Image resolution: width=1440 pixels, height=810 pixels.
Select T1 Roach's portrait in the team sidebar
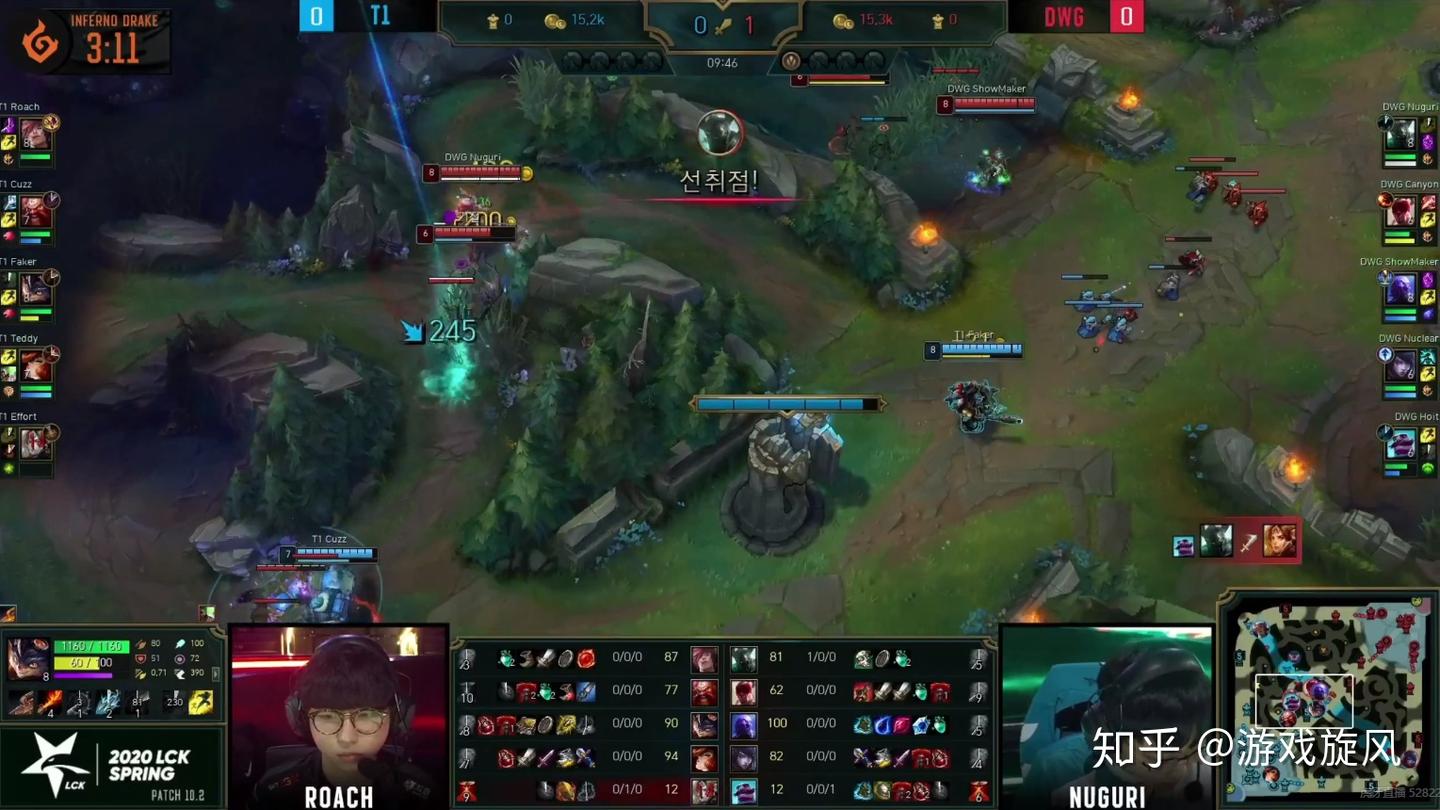point(36,133)
